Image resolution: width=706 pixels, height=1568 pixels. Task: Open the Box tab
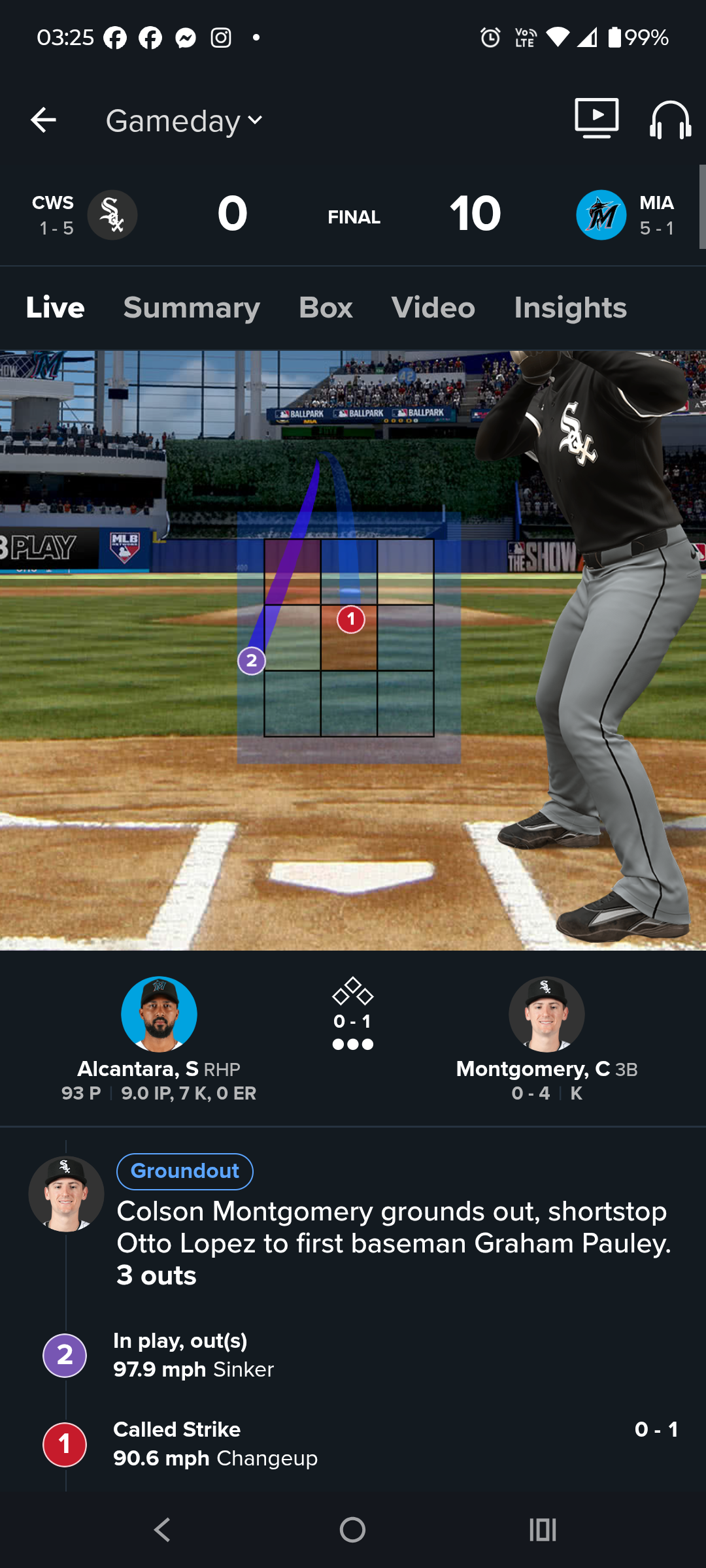[x=326, y=308]
